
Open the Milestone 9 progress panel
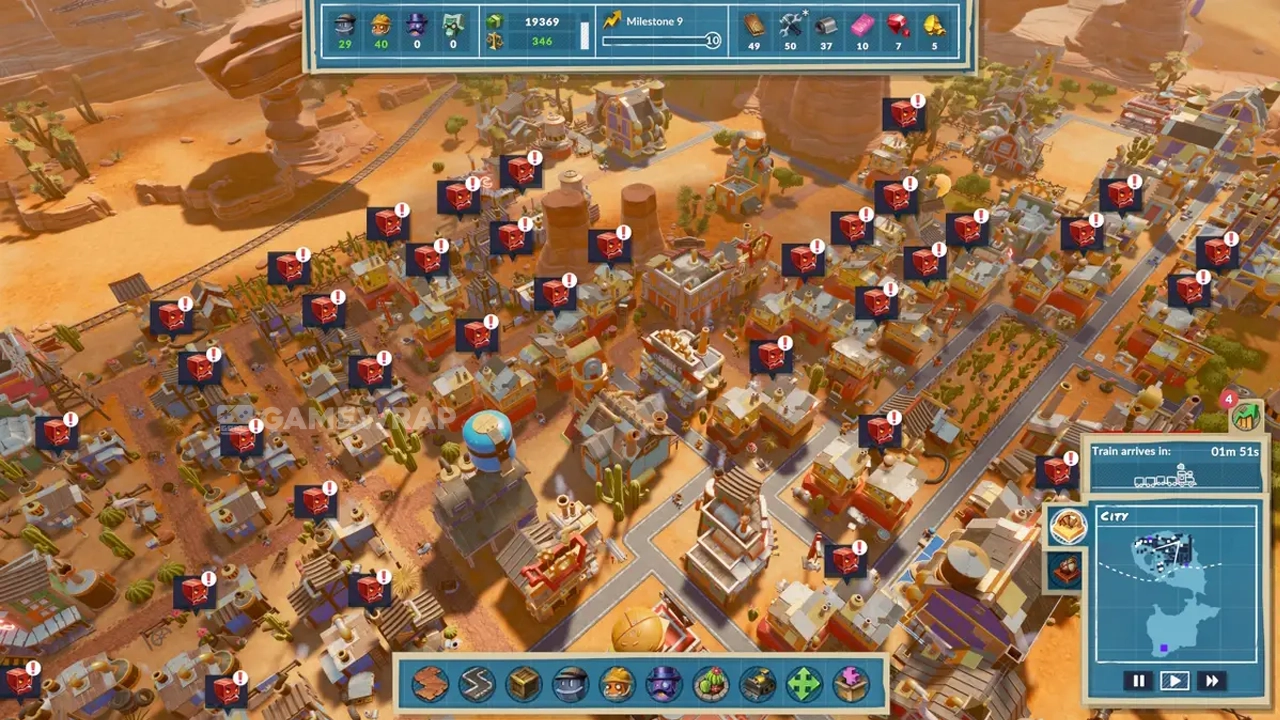click(660, 31)
